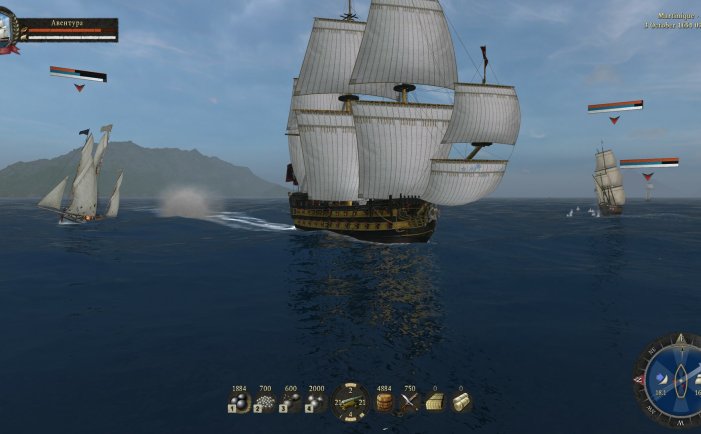Choose chain shot ammo in slot 3
The height and width of the screenshot is (434, 701).
click(291, 402)
